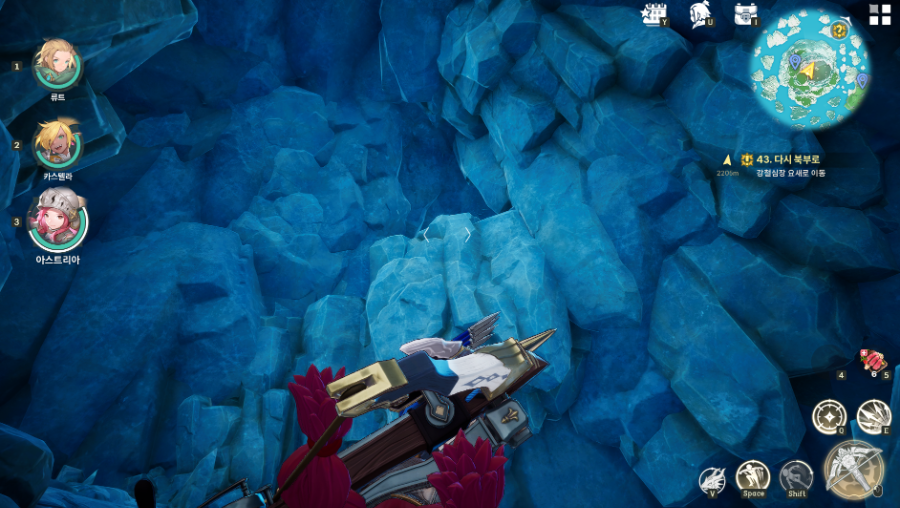Activate the multi-arrow volley skill
This screenshot has height=508, width=900.
click(873, 416)
